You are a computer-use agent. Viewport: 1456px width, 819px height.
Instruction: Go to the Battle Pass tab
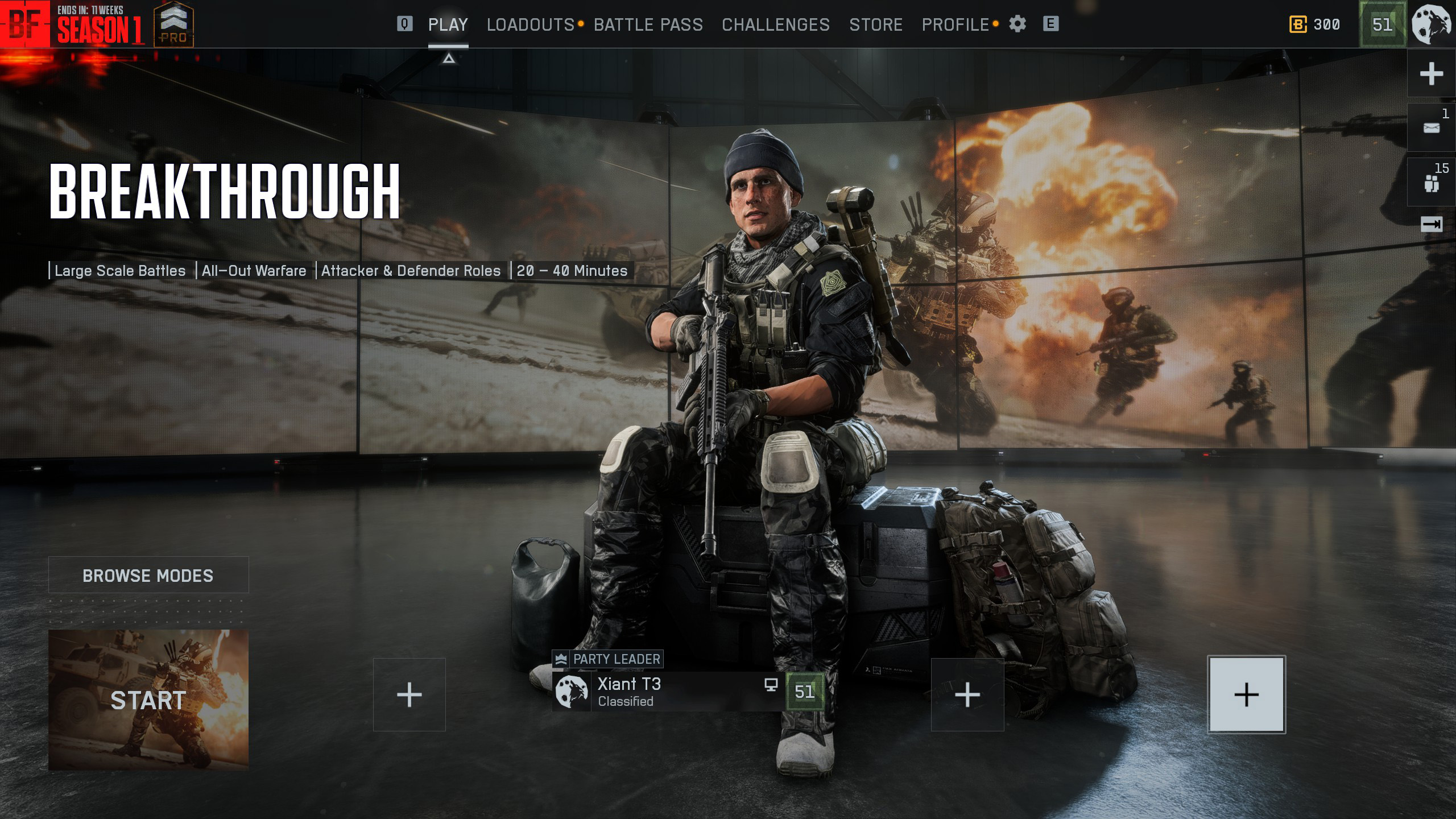(648, 25)
